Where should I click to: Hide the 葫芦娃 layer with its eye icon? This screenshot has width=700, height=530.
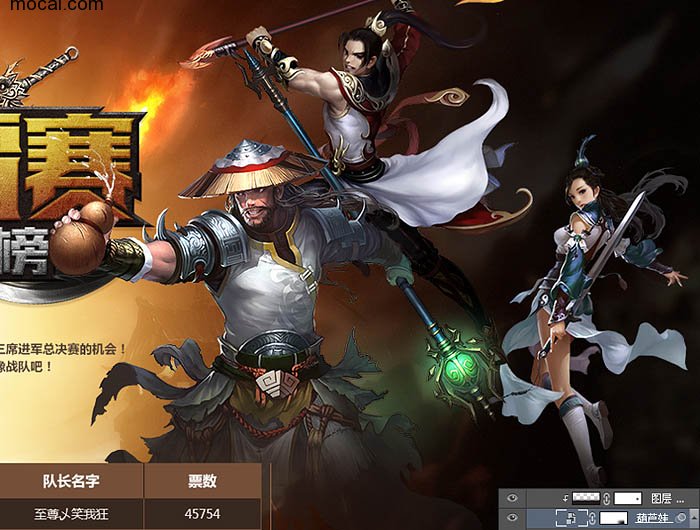[513, 518]
